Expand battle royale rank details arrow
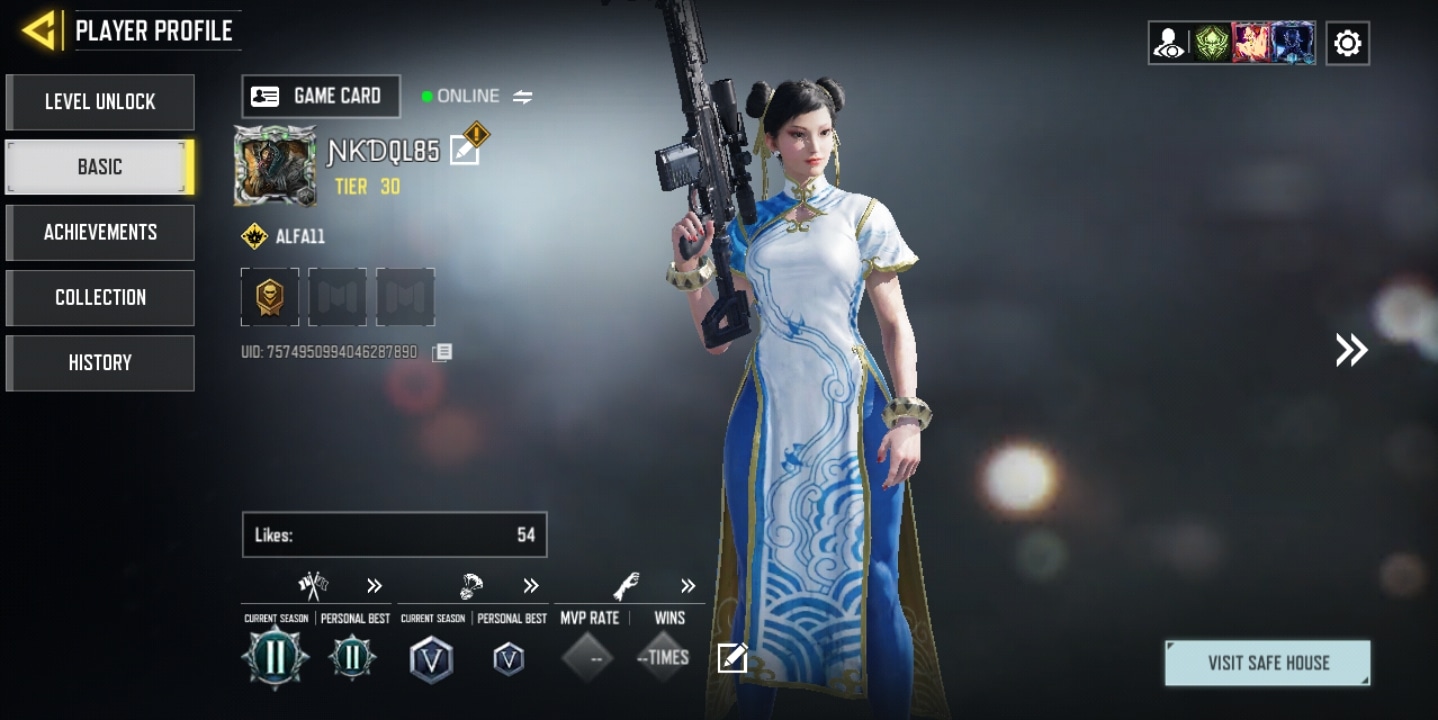This screenshot has height=720, width=1438. [x=531, y=586]
